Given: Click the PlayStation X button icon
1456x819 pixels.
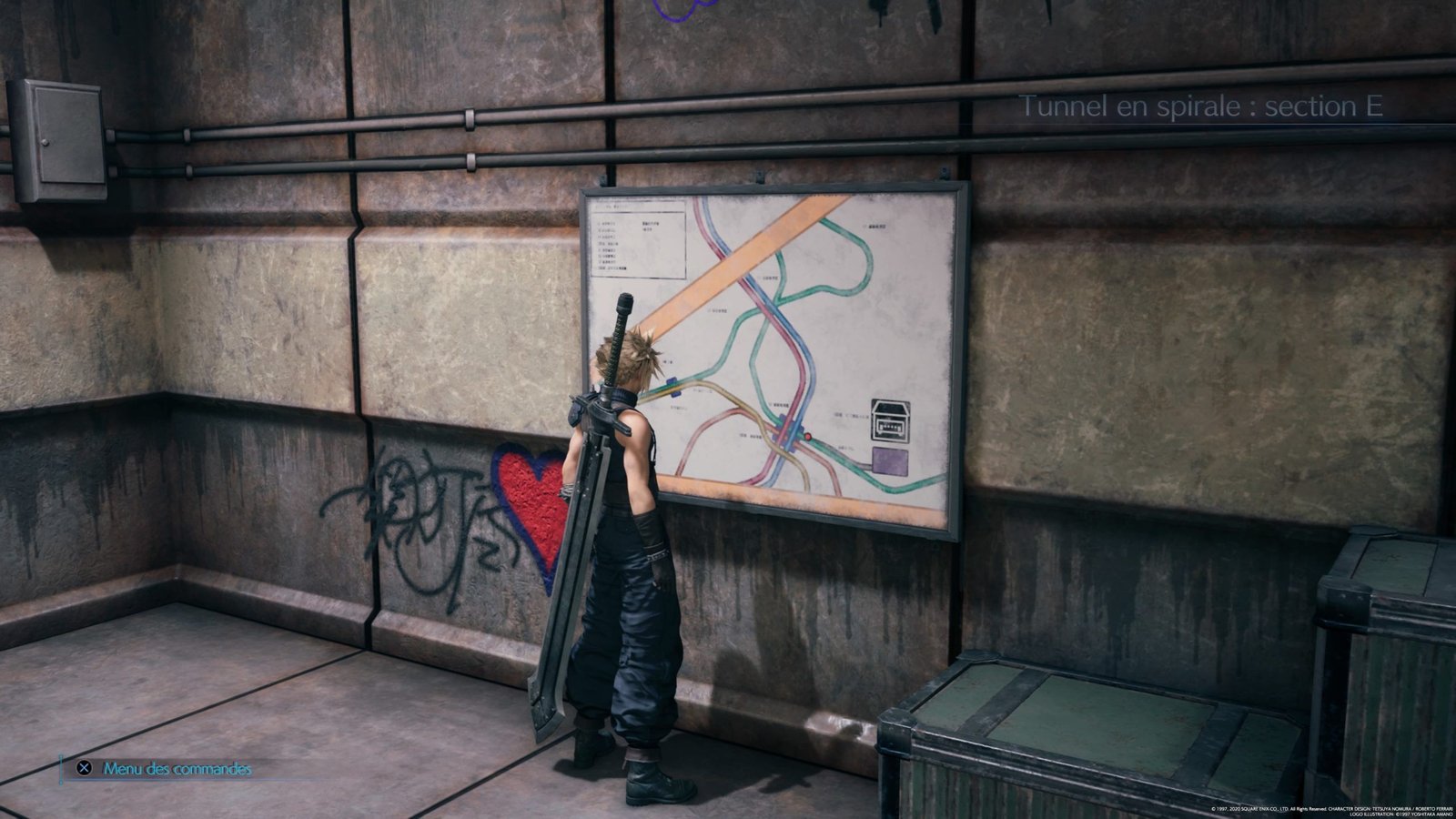Looking at the screenshot, I should 83,767.
